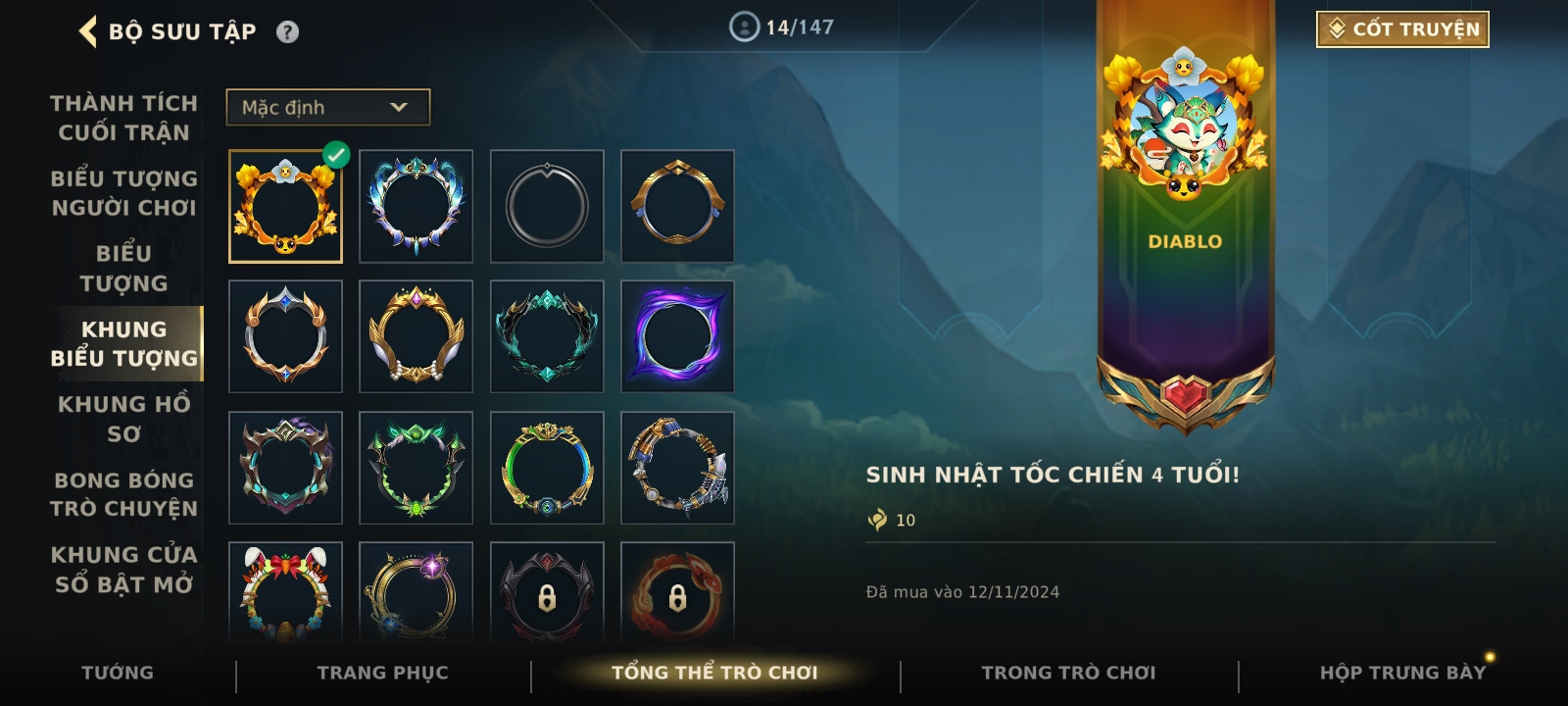Switch to Thành Tích Cuối Trận category
Viewport: 1568px width, 706px height.
[123, 118]
